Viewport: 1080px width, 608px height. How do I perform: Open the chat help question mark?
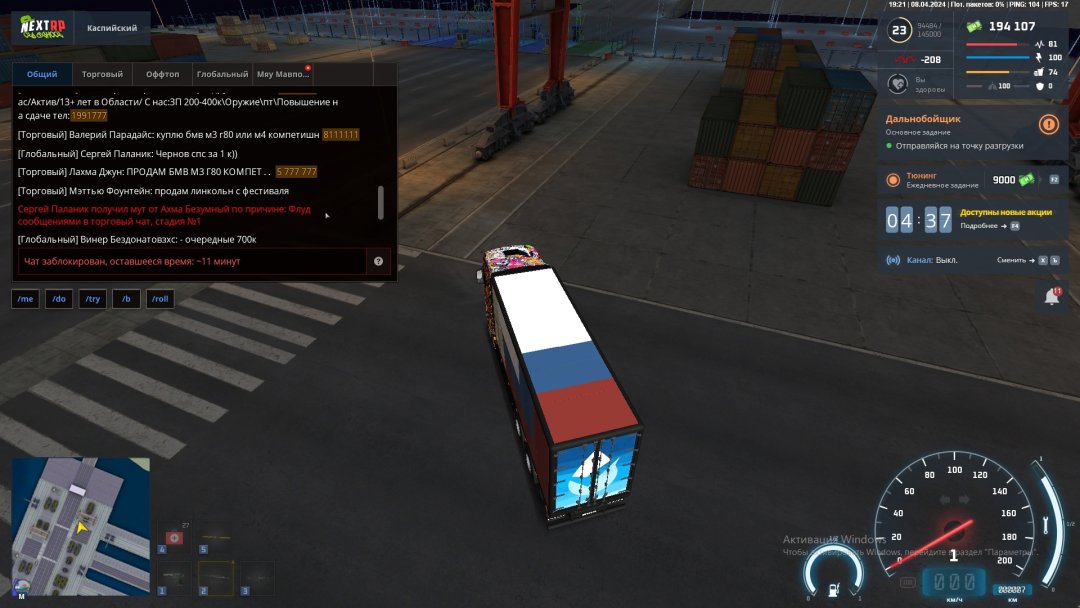(x=379, y=261)
